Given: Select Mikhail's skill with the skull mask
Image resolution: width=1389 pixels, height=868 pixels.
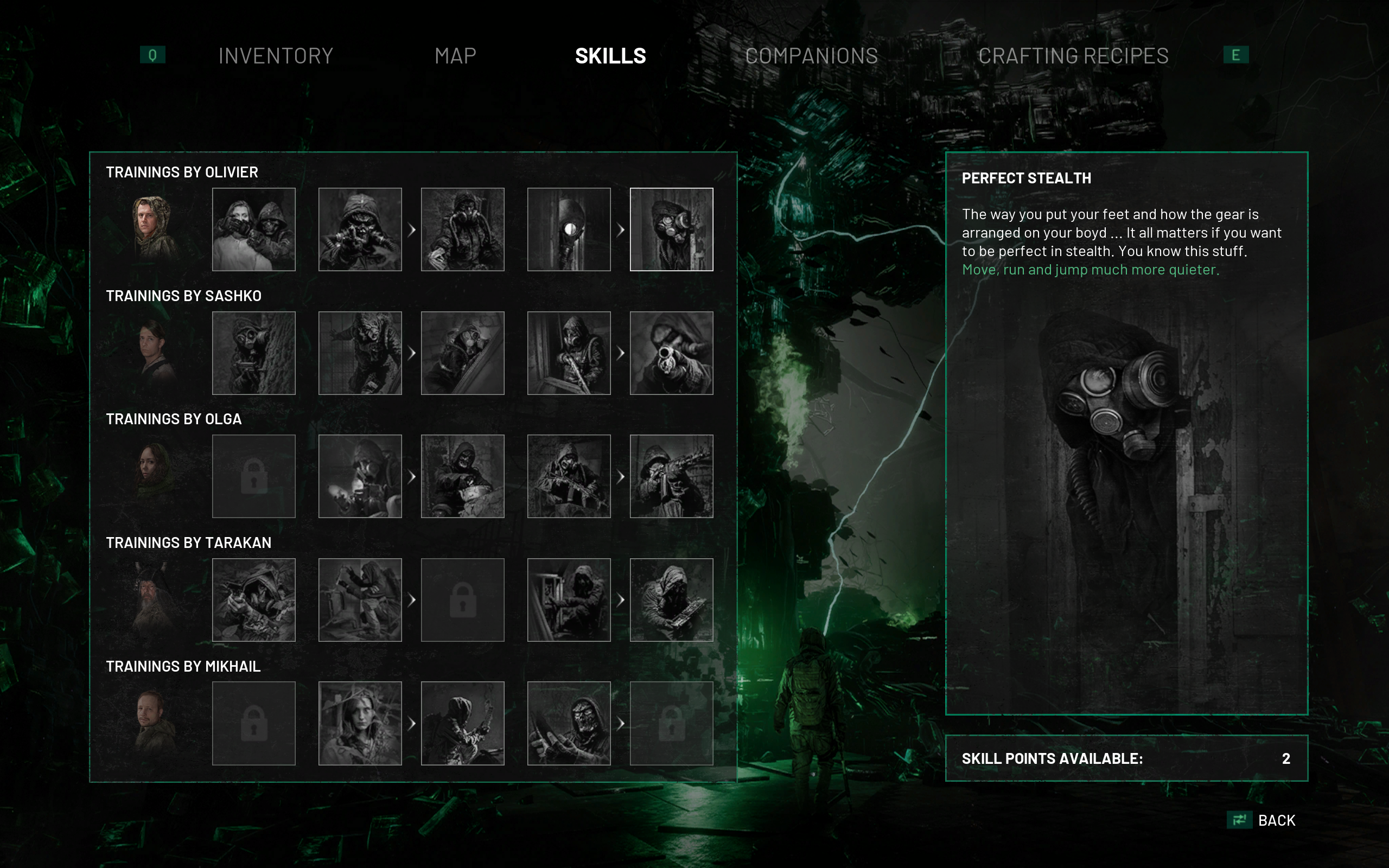Looking at the screenshot, I should [x=568, y=723].
